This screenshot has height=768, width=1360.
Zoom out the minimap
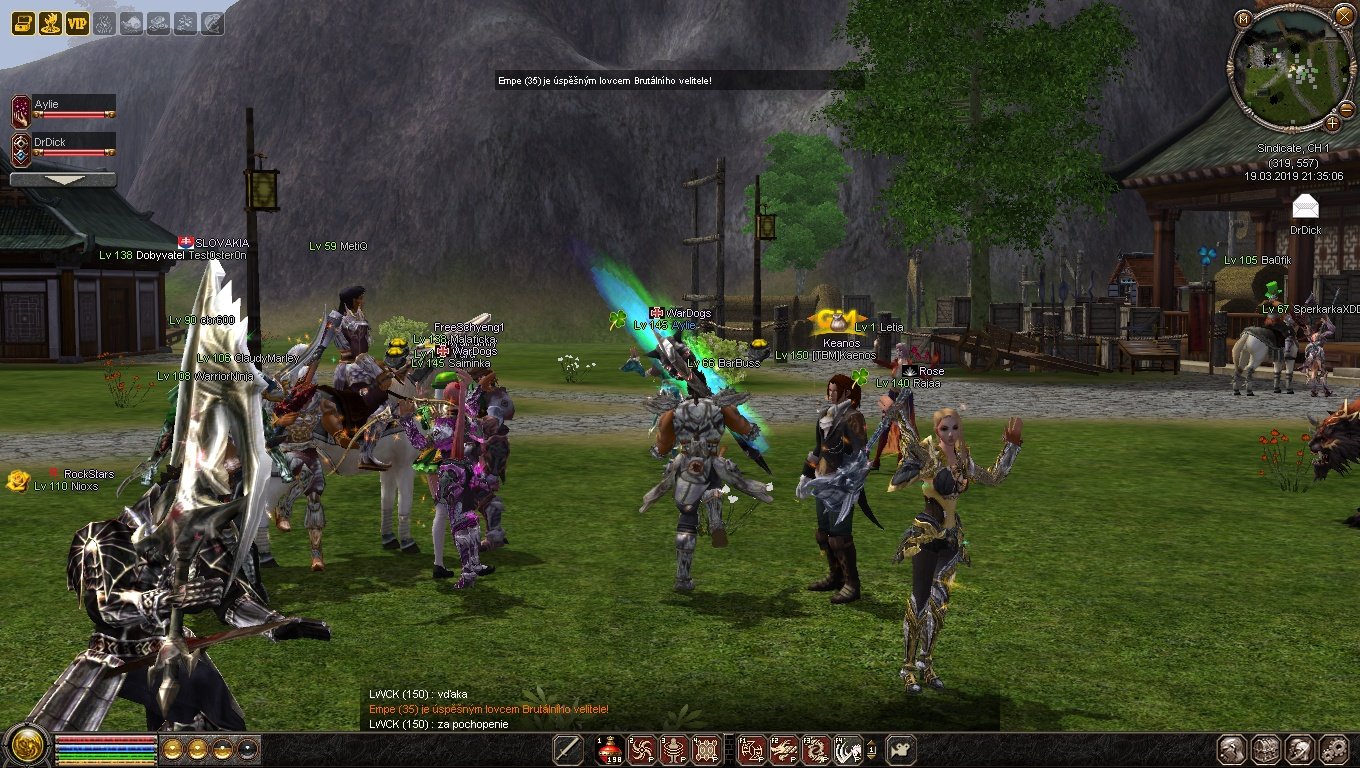coord(1243,123)
